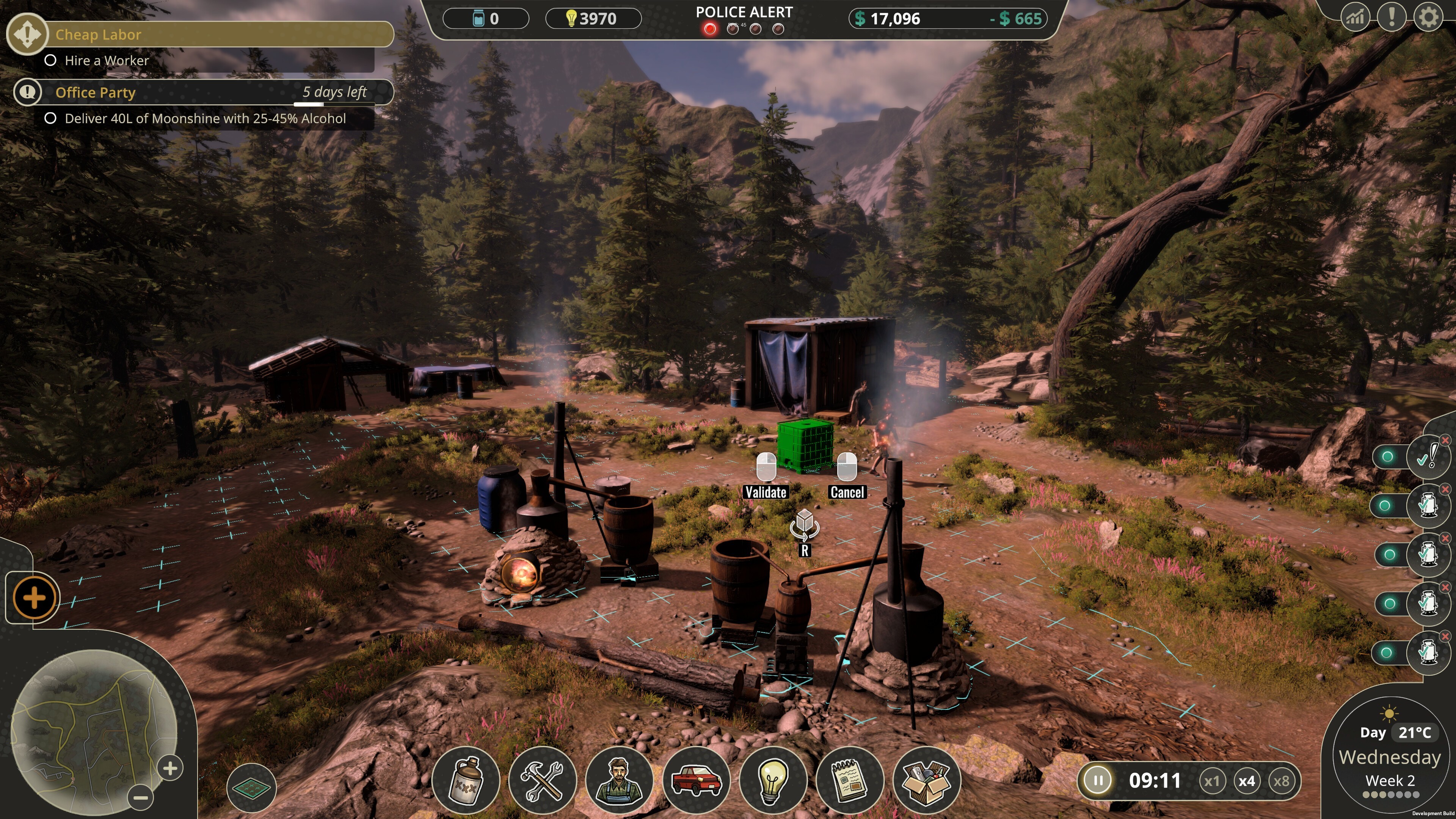Open the statistics chart icon

point(1355,17)
